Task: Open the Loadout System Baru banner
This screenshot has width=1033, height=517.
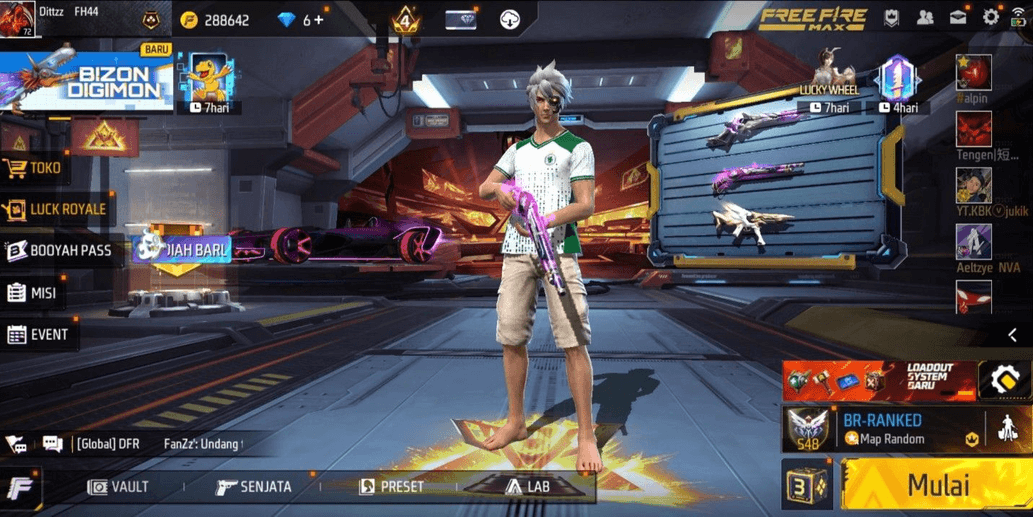Action: click(880, 380)
